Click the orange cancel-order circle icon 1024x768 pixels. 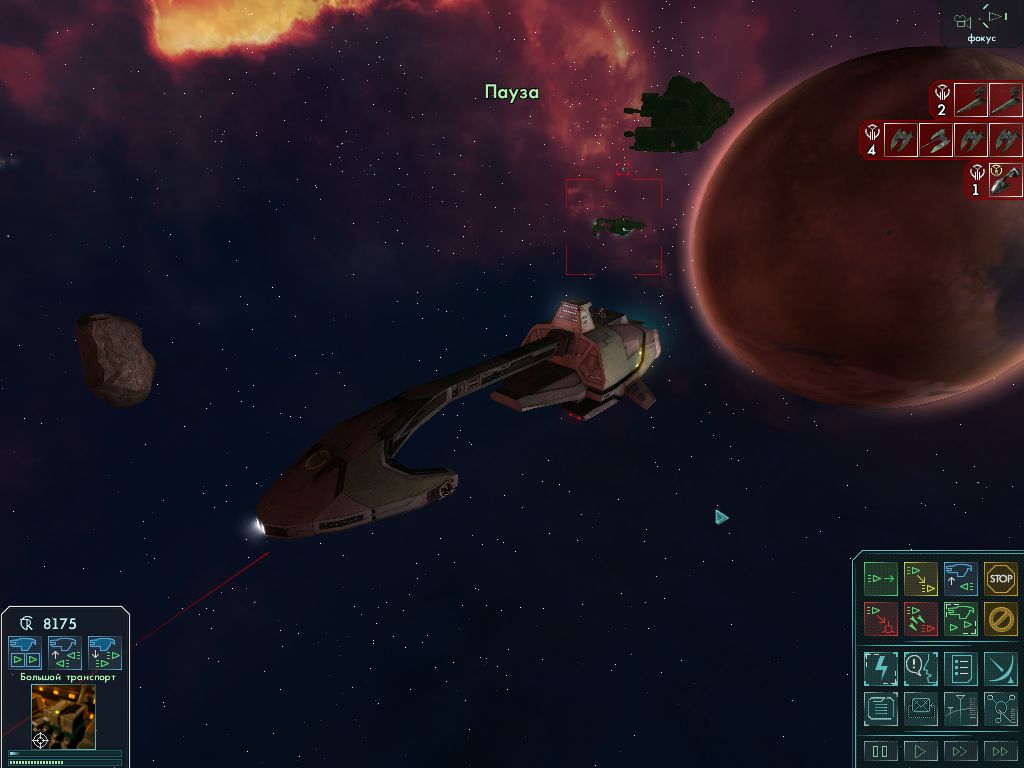pos(1000,619)
